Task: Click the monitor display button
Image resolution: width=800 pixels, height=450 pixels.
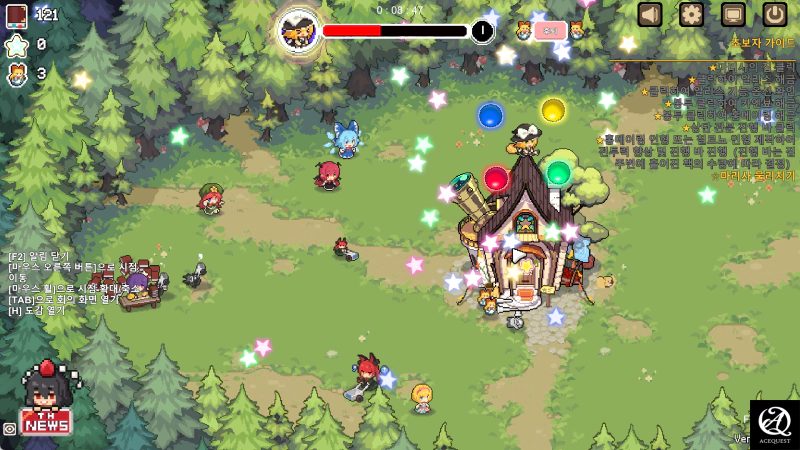Action: 733,14
